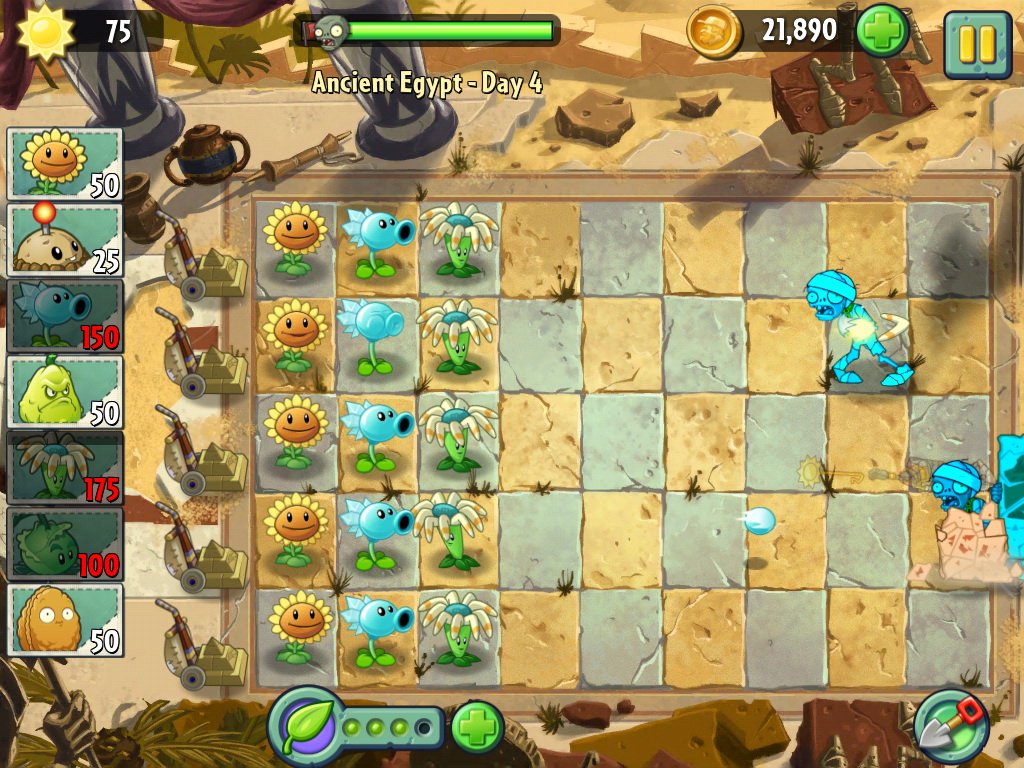Select the Squash seed packet
The height and width of the screenshot is (768, 1024).
coord(65,392)
